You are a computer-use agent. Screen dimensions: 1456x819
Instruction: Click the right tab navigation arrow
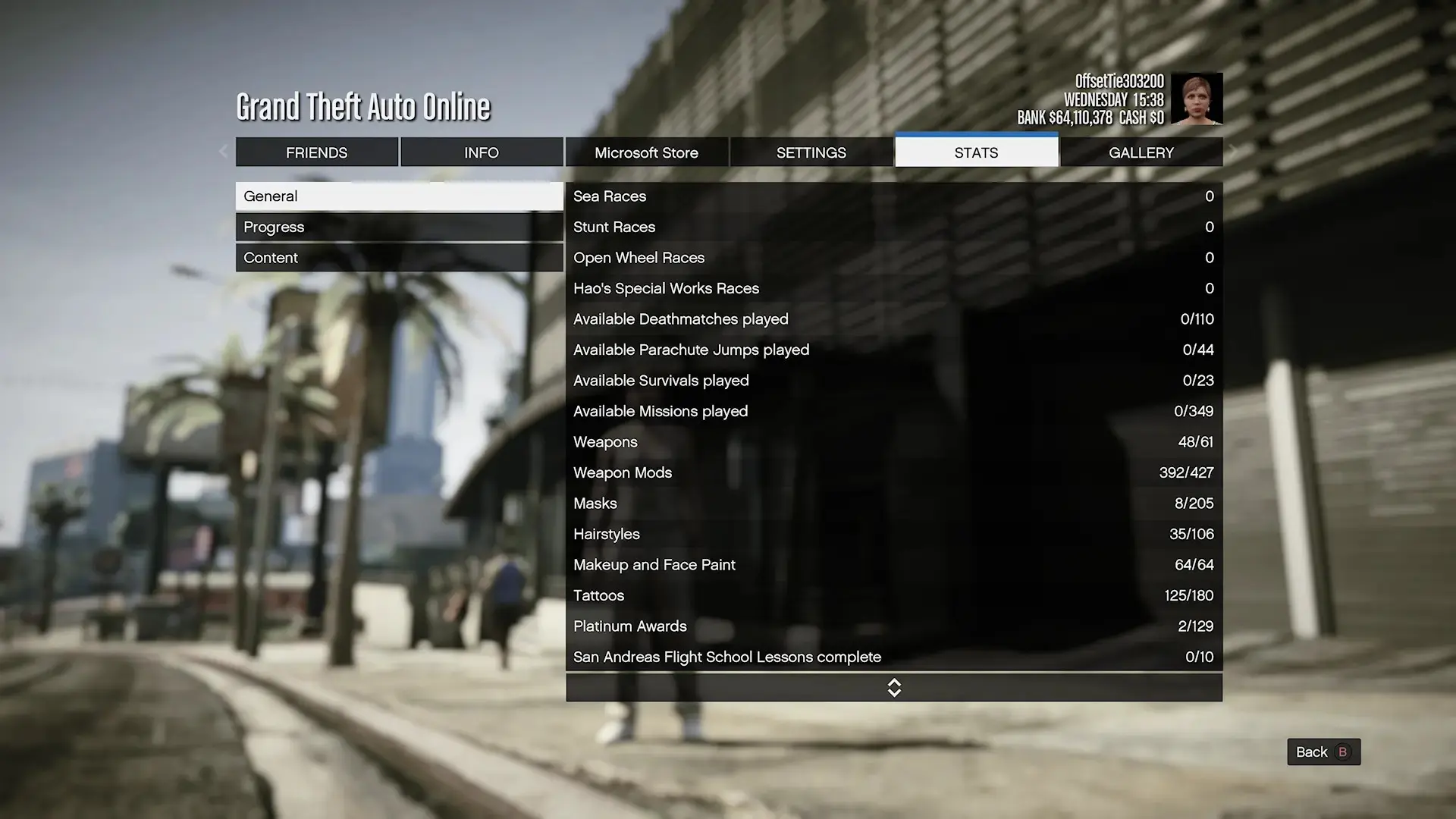[x=1233, y=151]
